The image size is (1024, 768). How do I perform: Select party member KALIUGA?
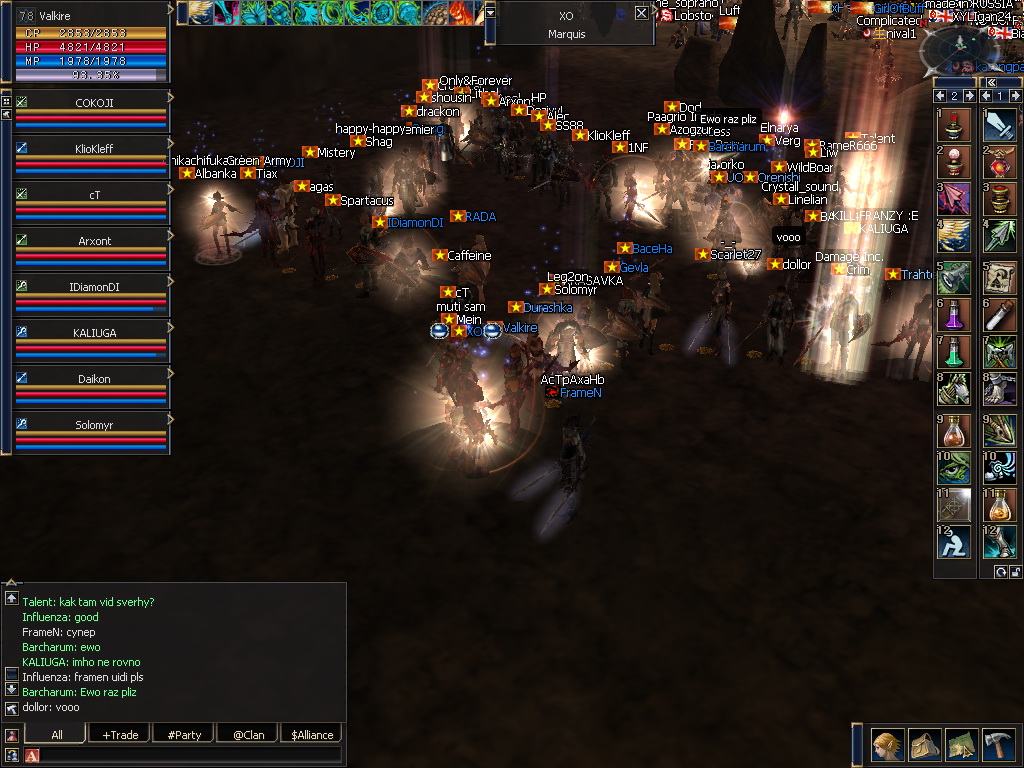93,341
